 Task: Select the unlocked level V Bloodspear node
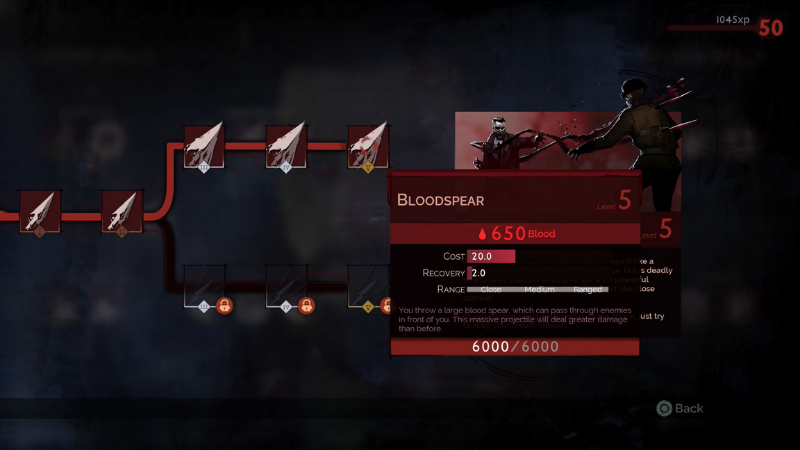click(x=367, y=145)
